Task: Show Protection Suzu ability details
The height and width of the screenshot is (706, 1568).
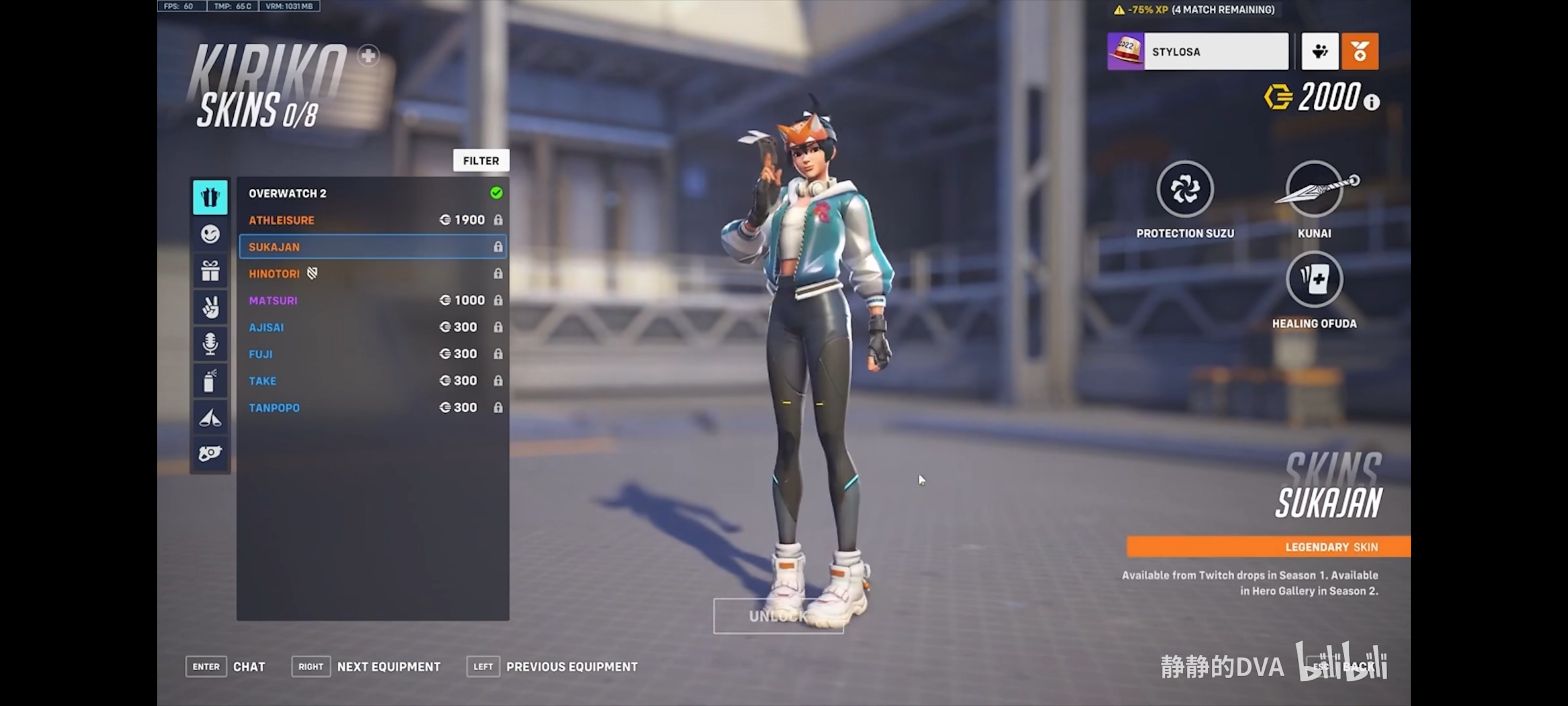Action: coord(1184,189)
